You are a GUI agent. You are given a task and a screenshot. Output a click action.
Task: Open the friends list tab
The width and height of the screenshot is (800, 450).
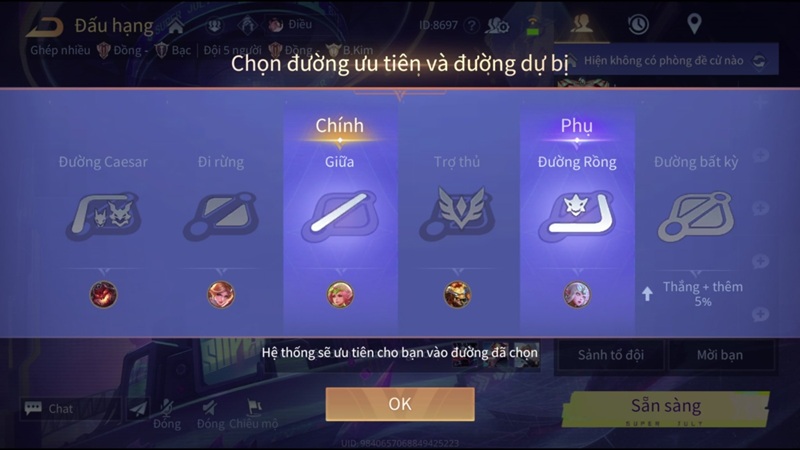pyautogui.click(x=581, y=24)
